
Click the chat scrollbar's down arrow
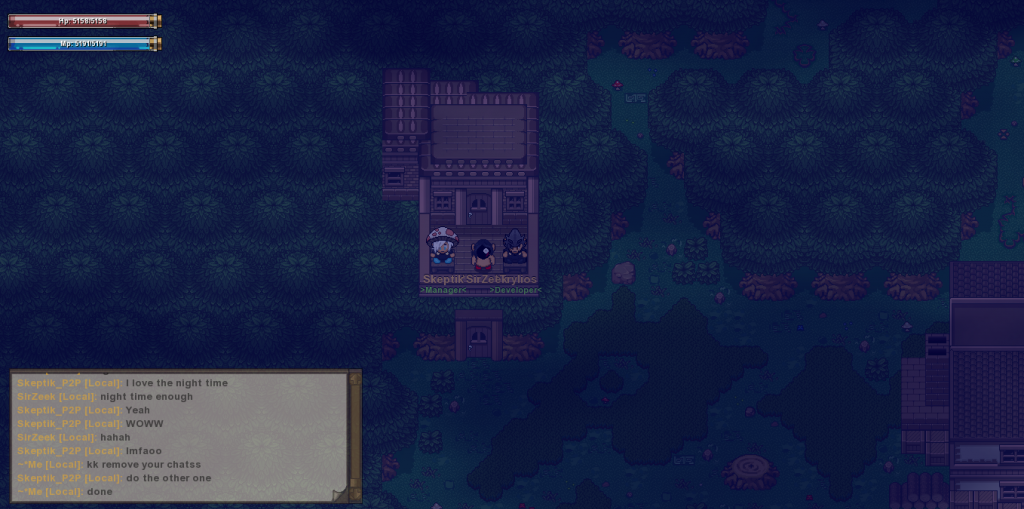pos(353,491)
